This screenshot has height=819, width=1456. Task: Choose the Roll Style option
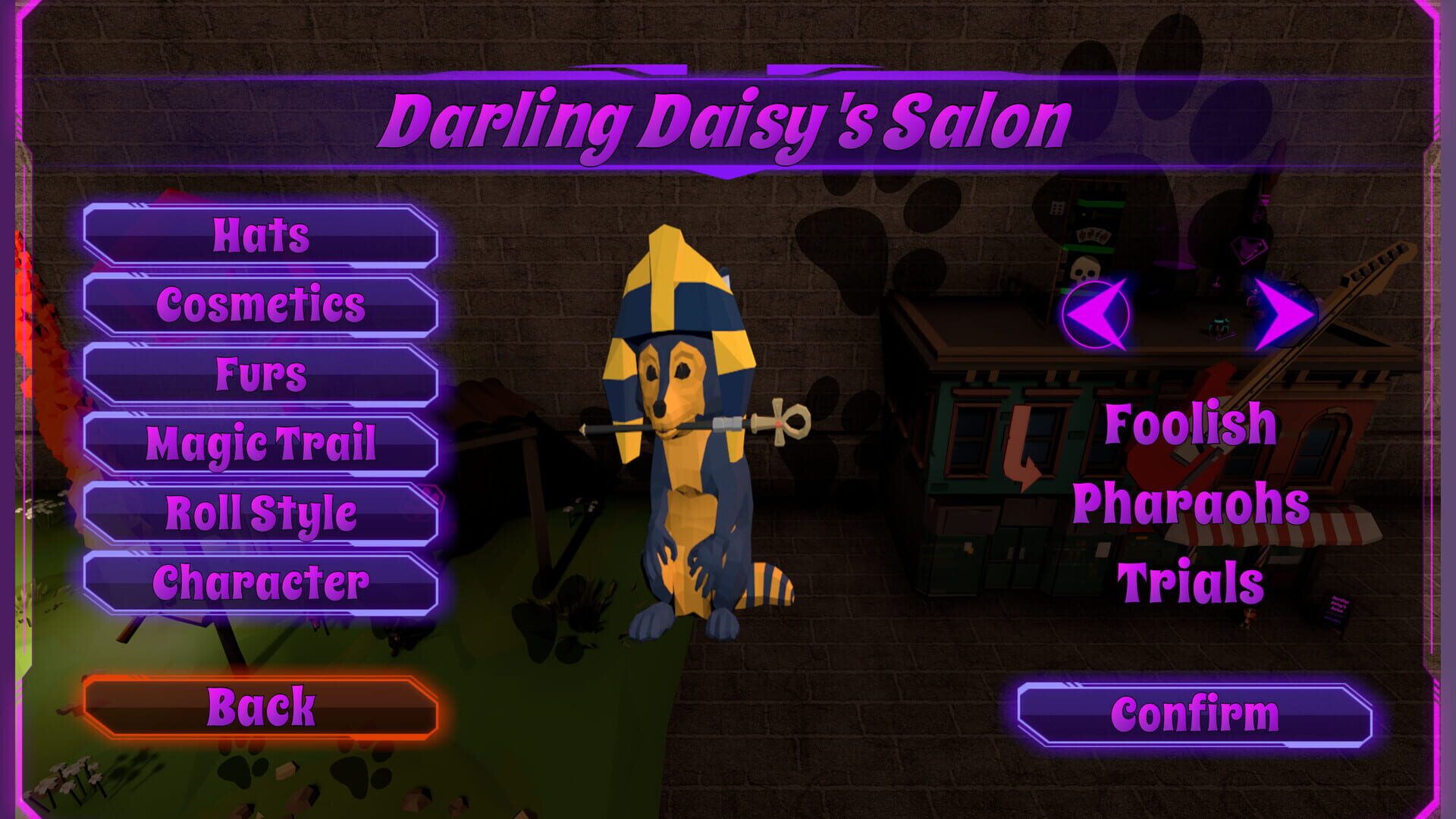[x=262, y=514]
